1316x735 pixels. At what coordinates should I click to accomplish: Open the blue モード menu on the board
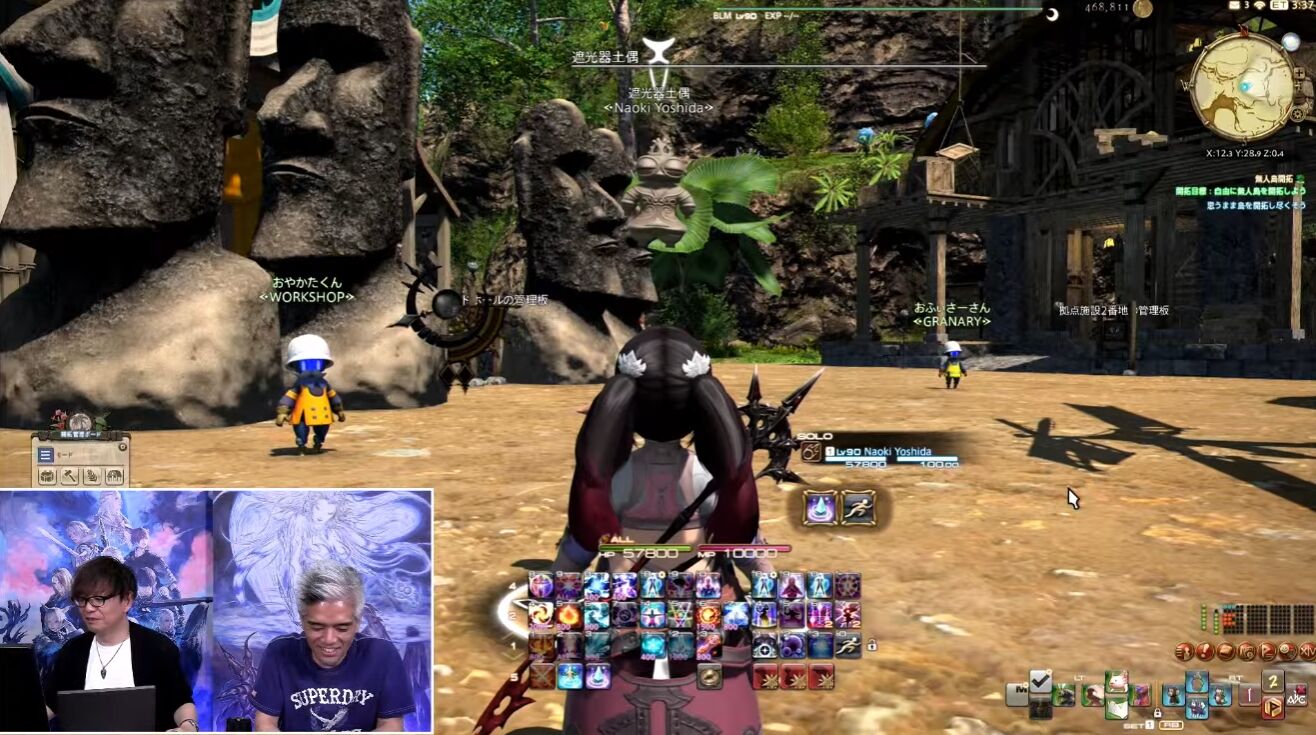tap(46, 455)
